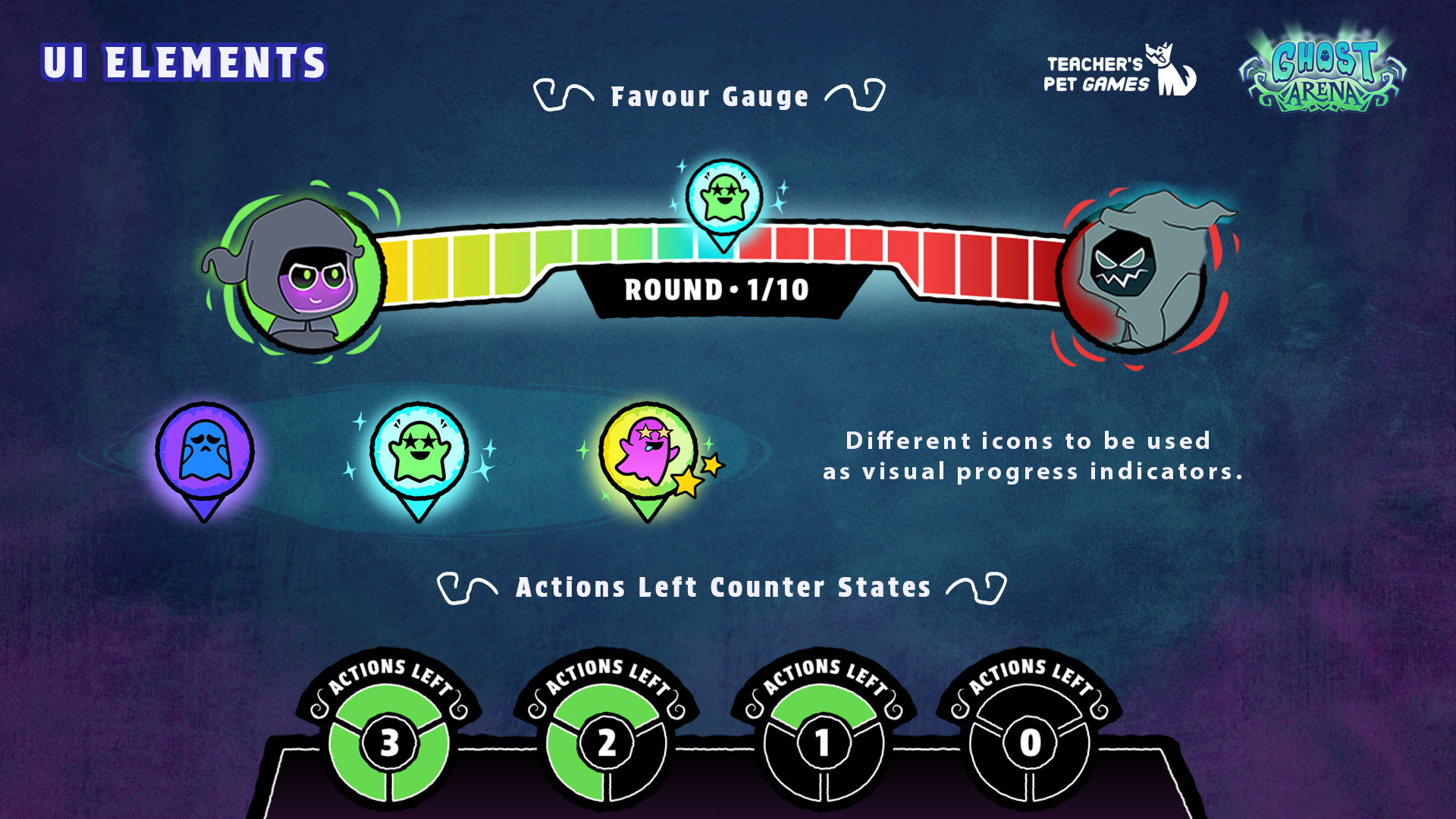Choose the blue sad ghost indicator icon
Screen dimensions: 1456x819
pos(205,452)
